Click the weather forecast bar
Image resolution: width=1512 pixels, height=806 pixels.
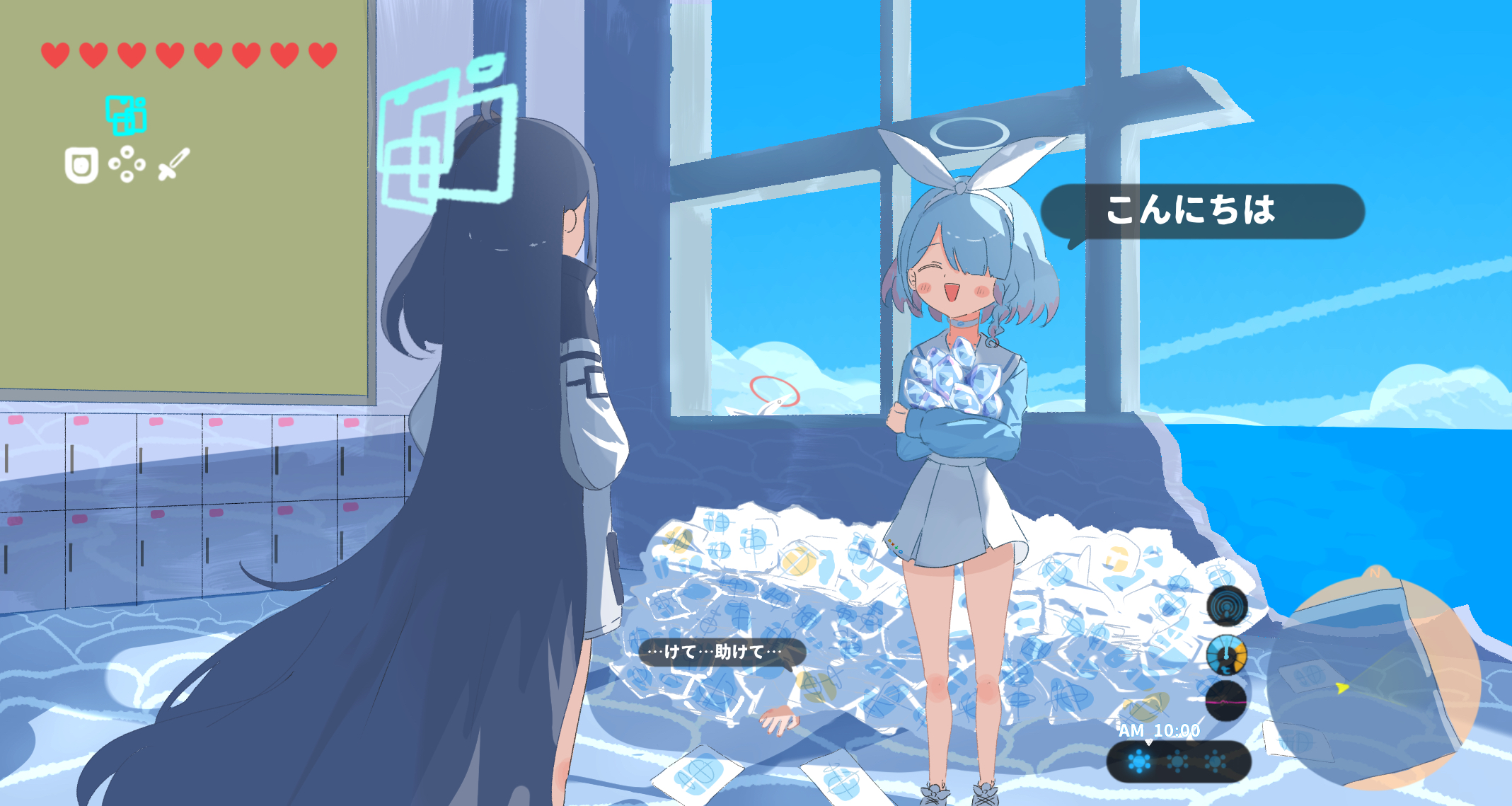[x=1179, y=762]
